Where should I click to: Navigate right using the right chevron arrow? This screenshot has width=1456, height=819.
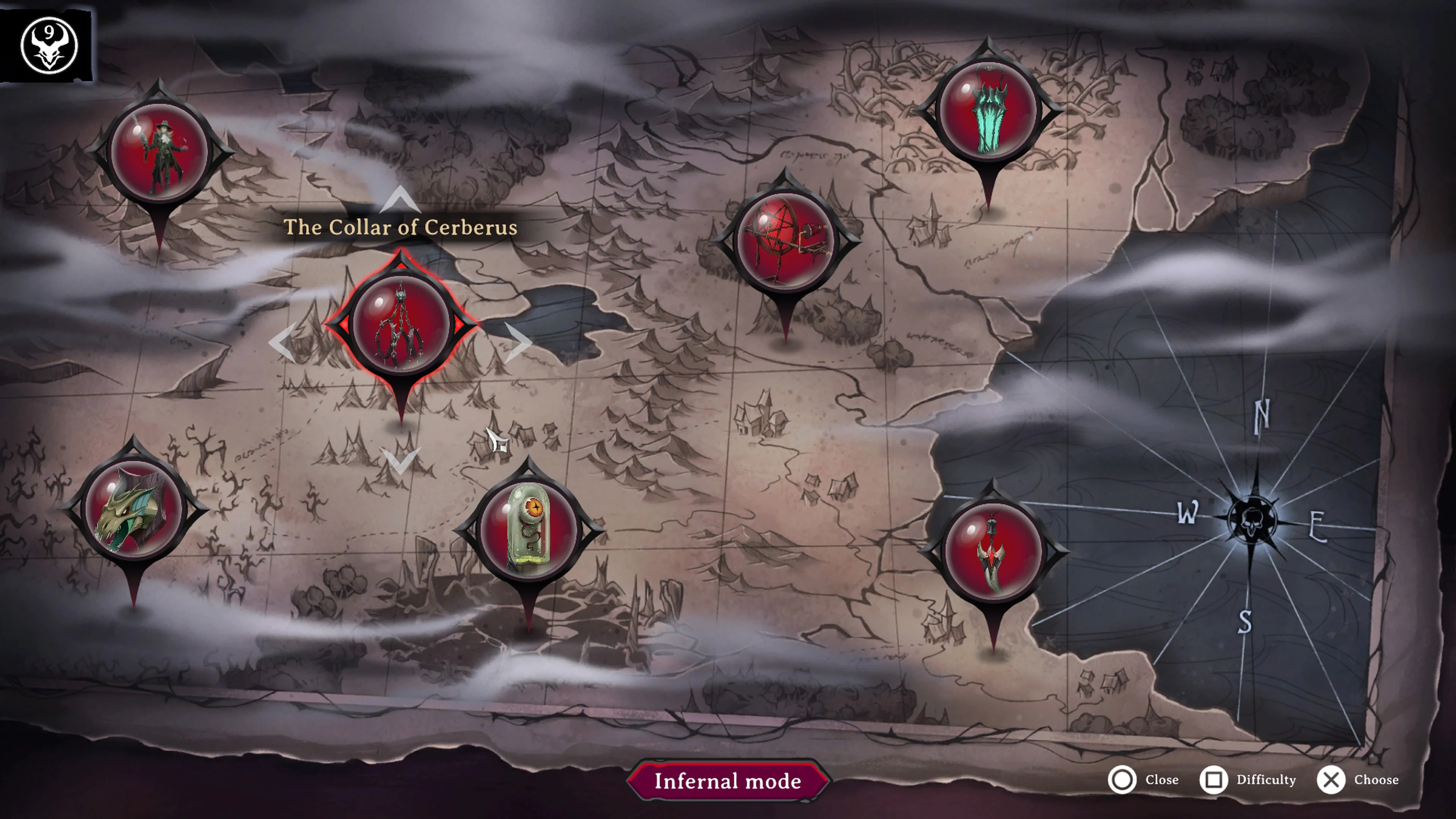tap(521, 343)
